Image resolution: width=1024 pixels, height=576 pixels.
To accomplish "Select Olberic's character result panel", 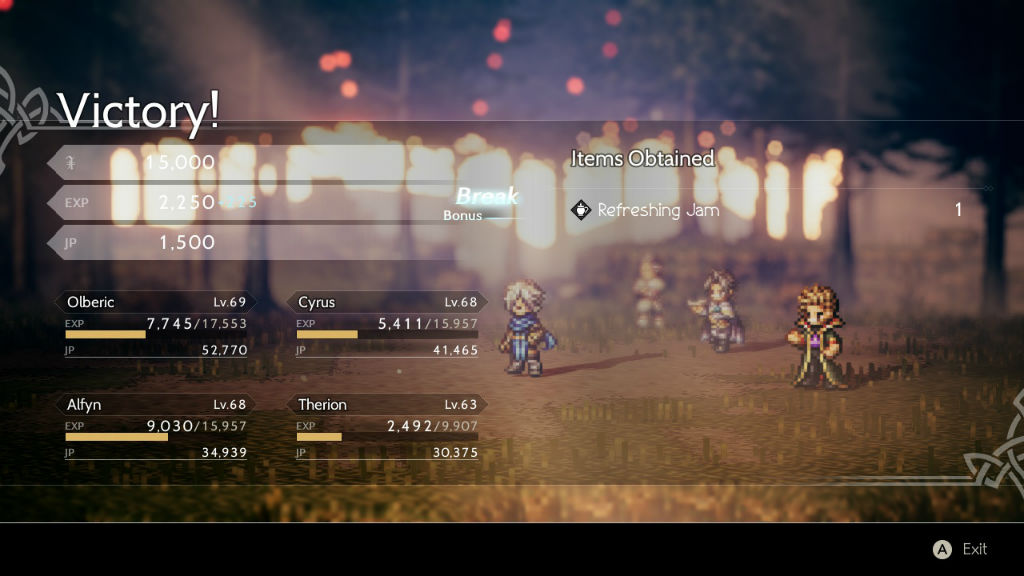I will [156, 325].
